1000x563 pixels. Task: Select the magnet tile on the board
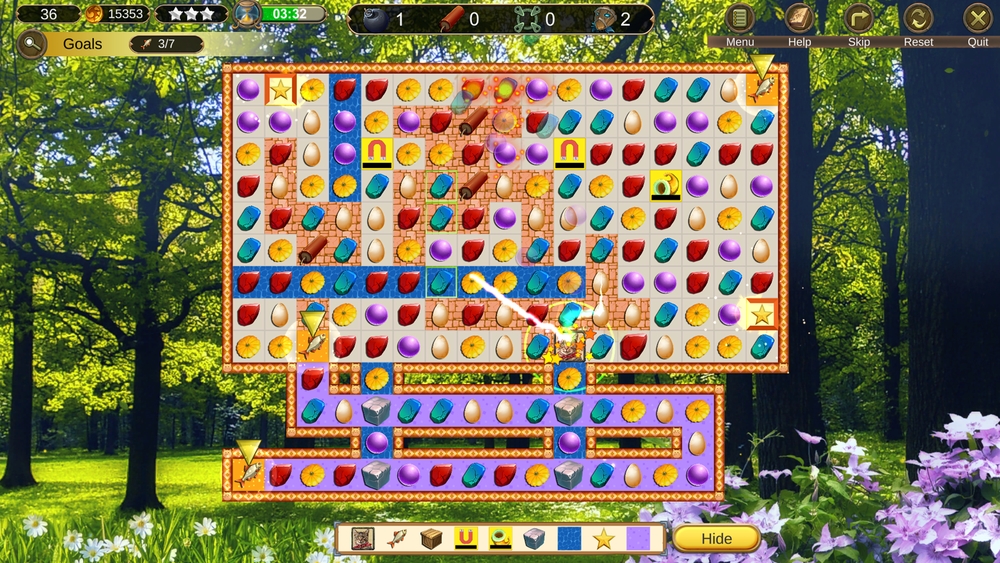(x=377, y=152)
